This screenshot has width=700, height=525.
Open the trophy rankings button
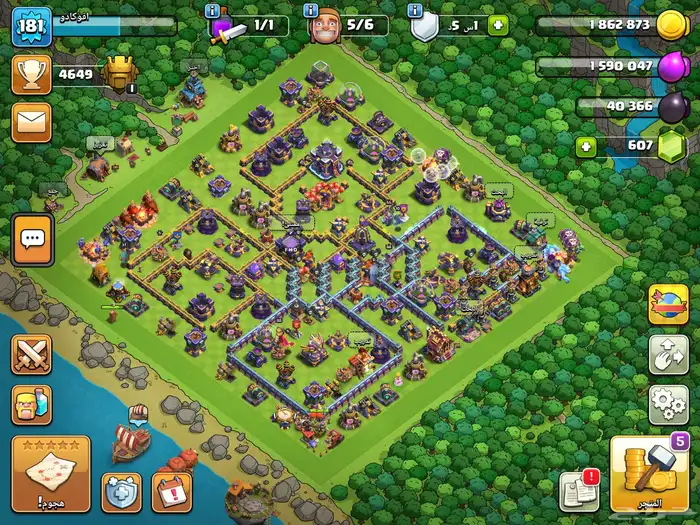click(x=31, y=73)
